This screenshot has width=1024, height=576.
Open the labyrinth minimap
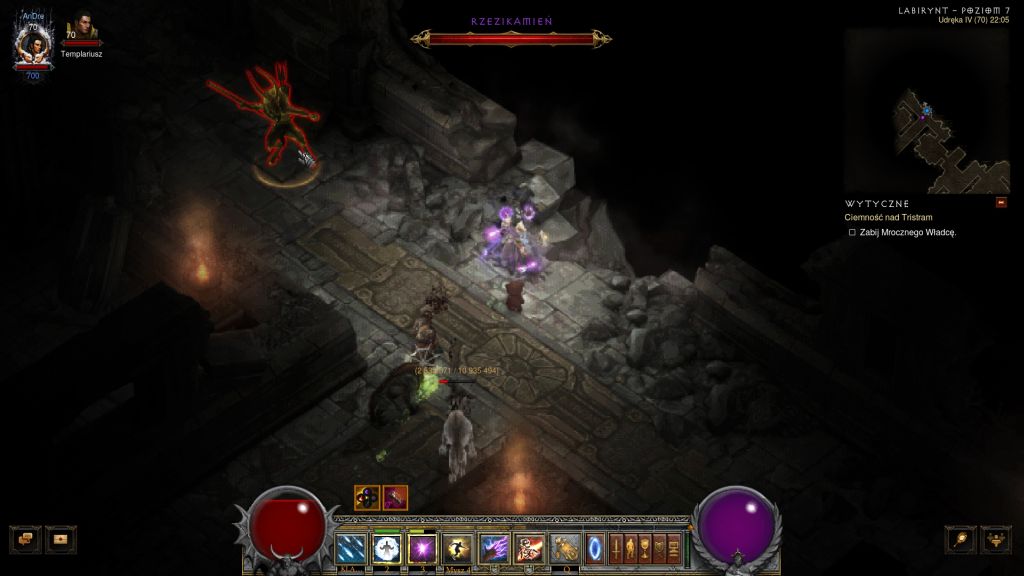pyautogui.click(x=926, y=110)
